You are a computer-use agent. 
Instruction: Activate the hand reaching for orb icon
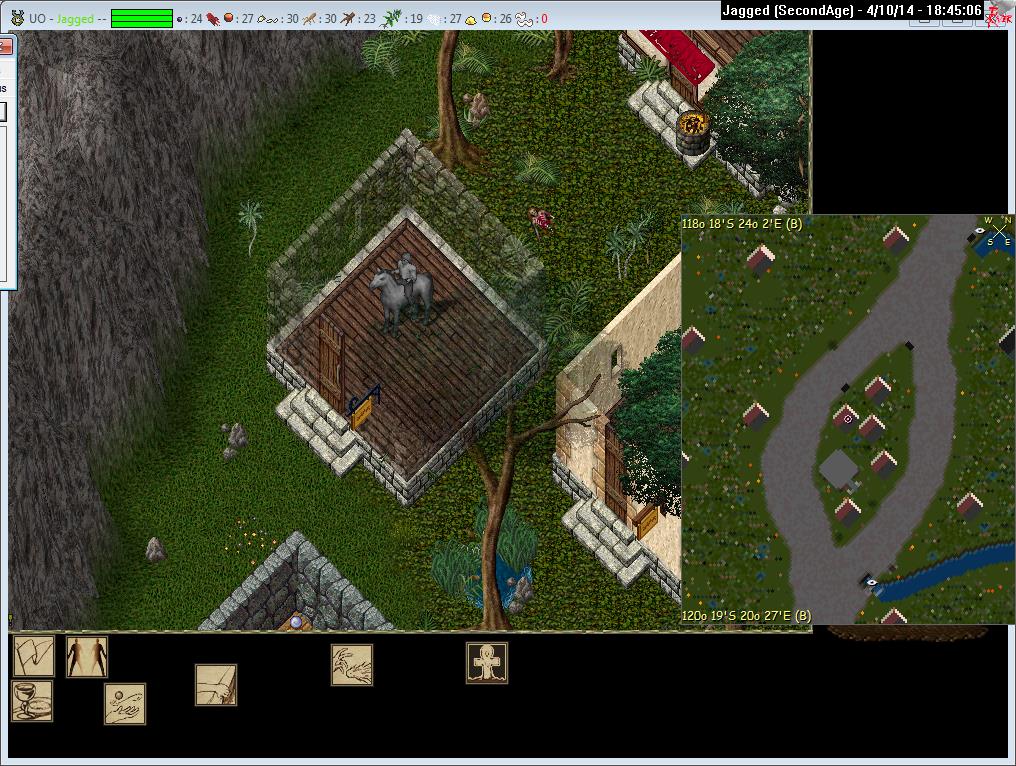click(x=125, y=704)
